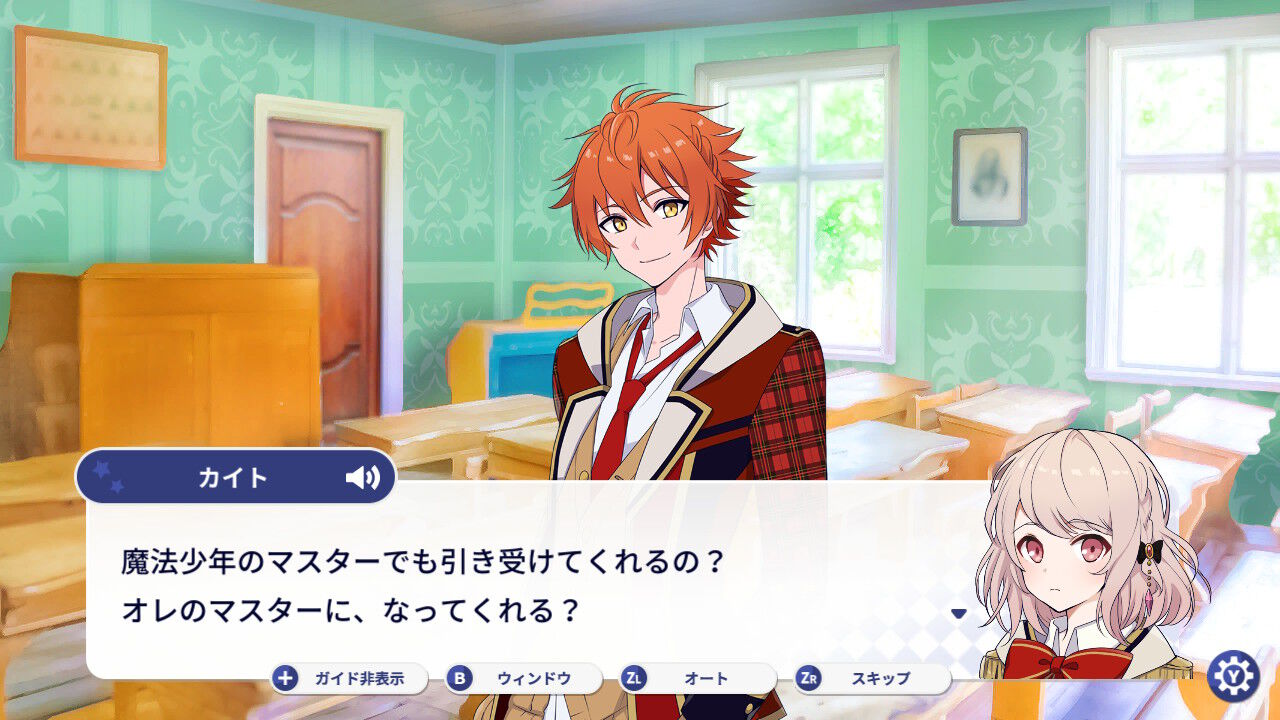Click the カイト name tab
This screenshot has height=720, width=1280.
pos(234,477)
